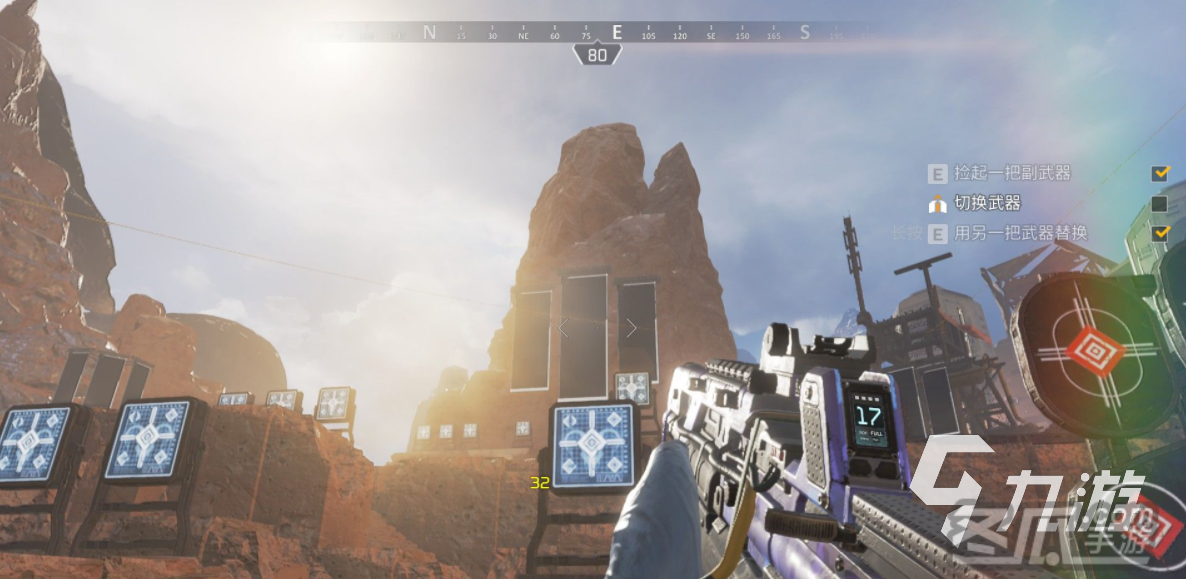This screenshot has height=579, width=1186.
Task: Toggle the checkbox beside 捡起一把副武器
Action: tap(1160, 173)
